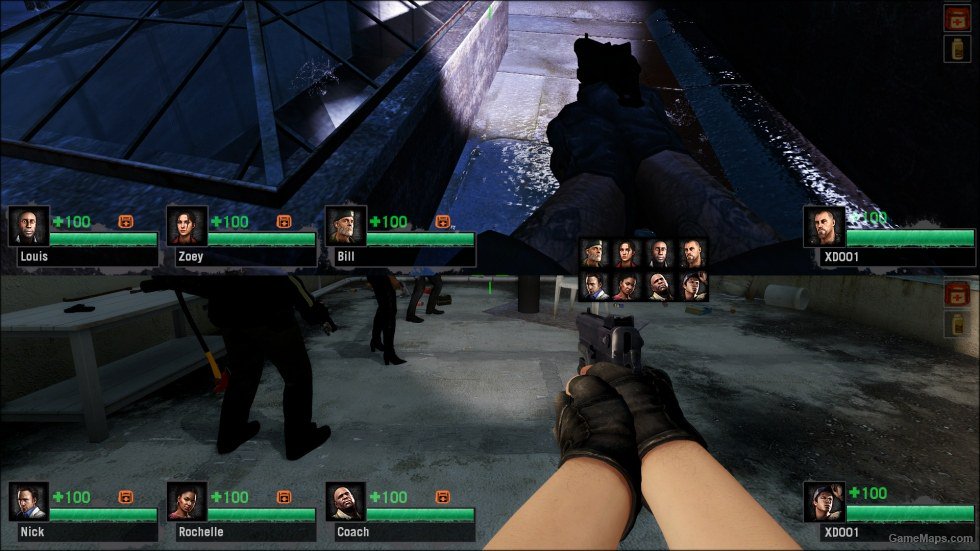980x551 pixels.
Task: Select Francis in the eight-survivor portrait grid
Action: click(690, 253)
